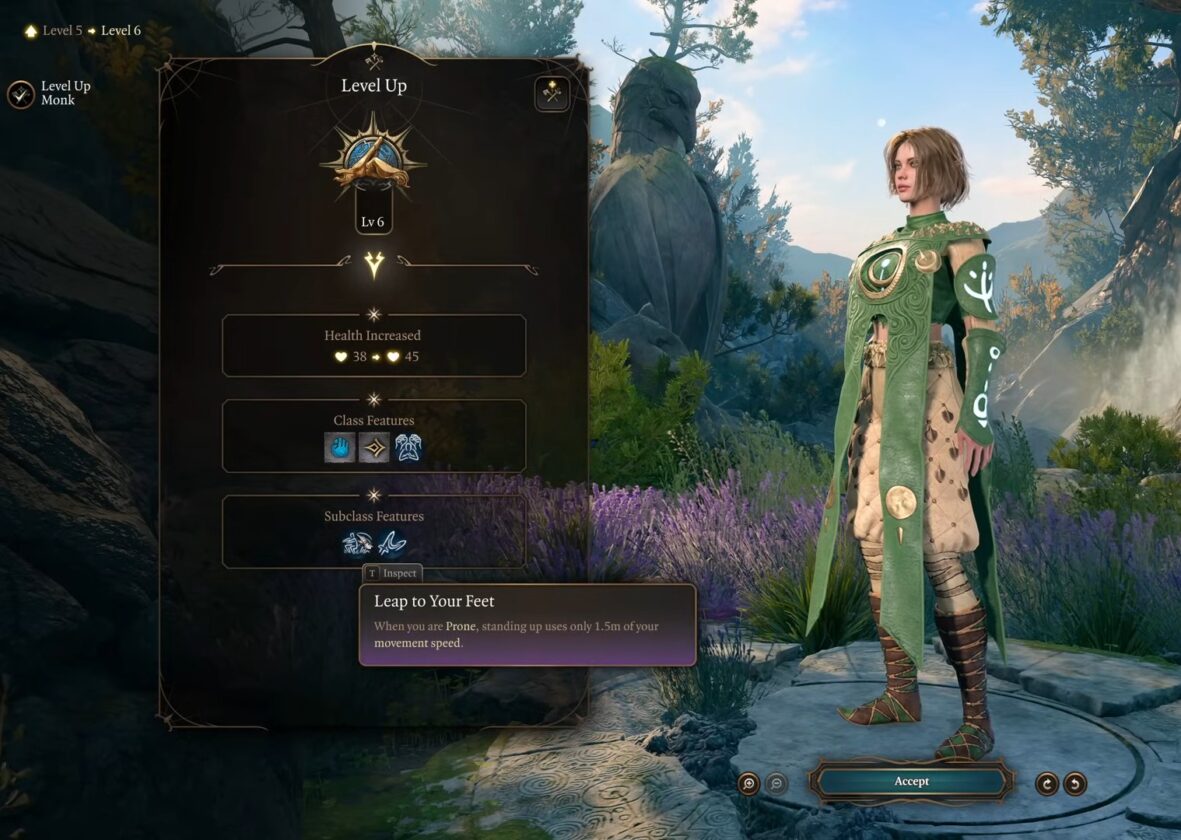
Task: Rotate character with the counter-clockwise arrow button
Action: (x=1075, y=783)
